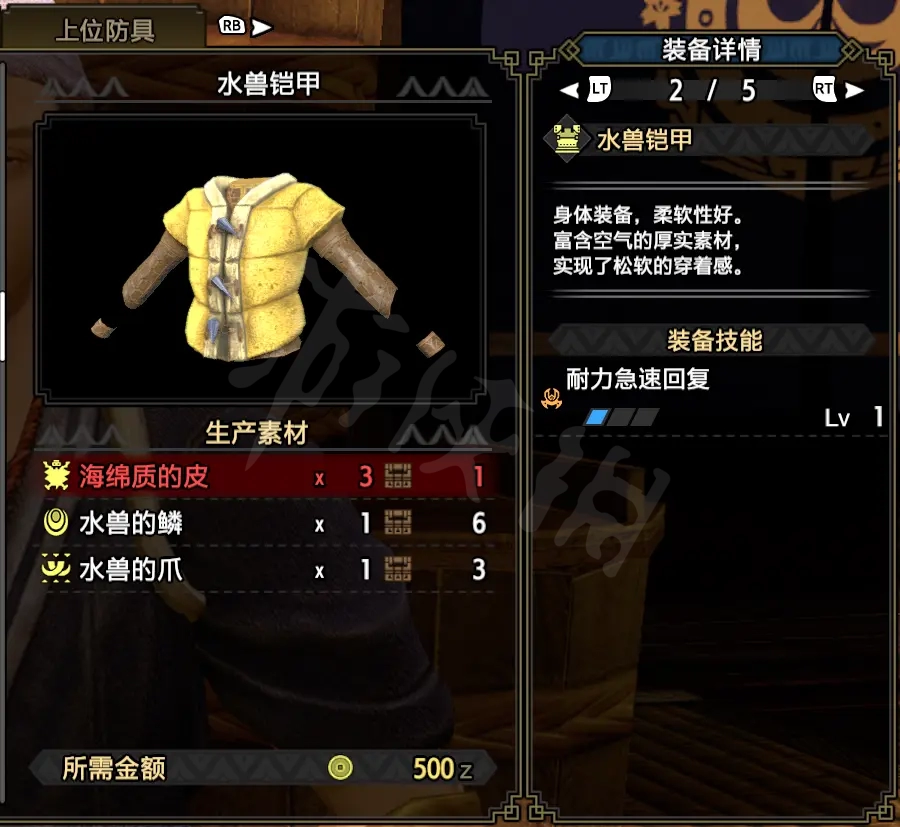Click the 水兽的爪 material row
The height and width of the screenshot is (827, 900).
[x=265, y=570]
